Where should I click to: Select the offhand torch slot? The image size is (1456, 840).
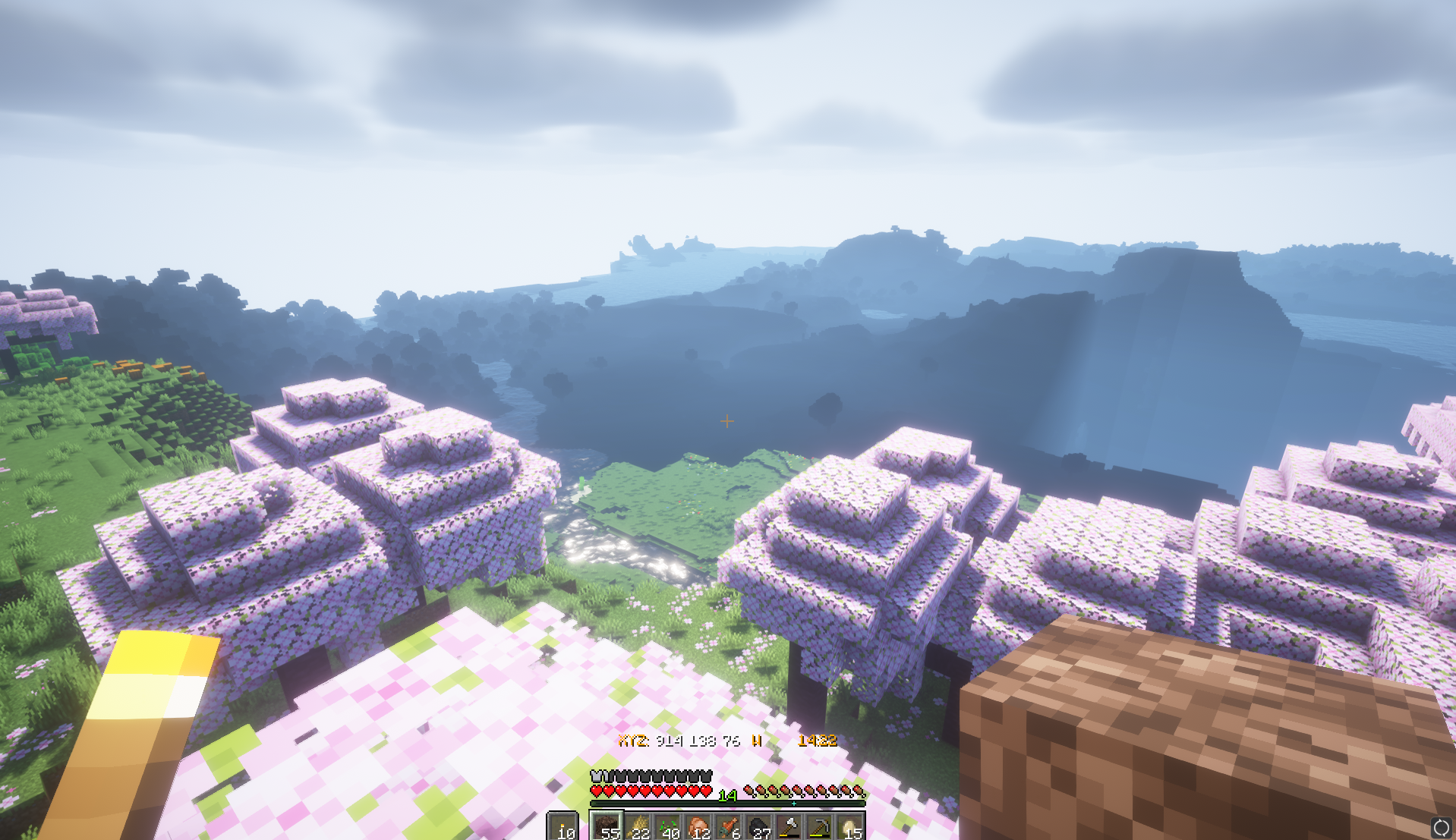pyautogui.click(x=563, y=827)
